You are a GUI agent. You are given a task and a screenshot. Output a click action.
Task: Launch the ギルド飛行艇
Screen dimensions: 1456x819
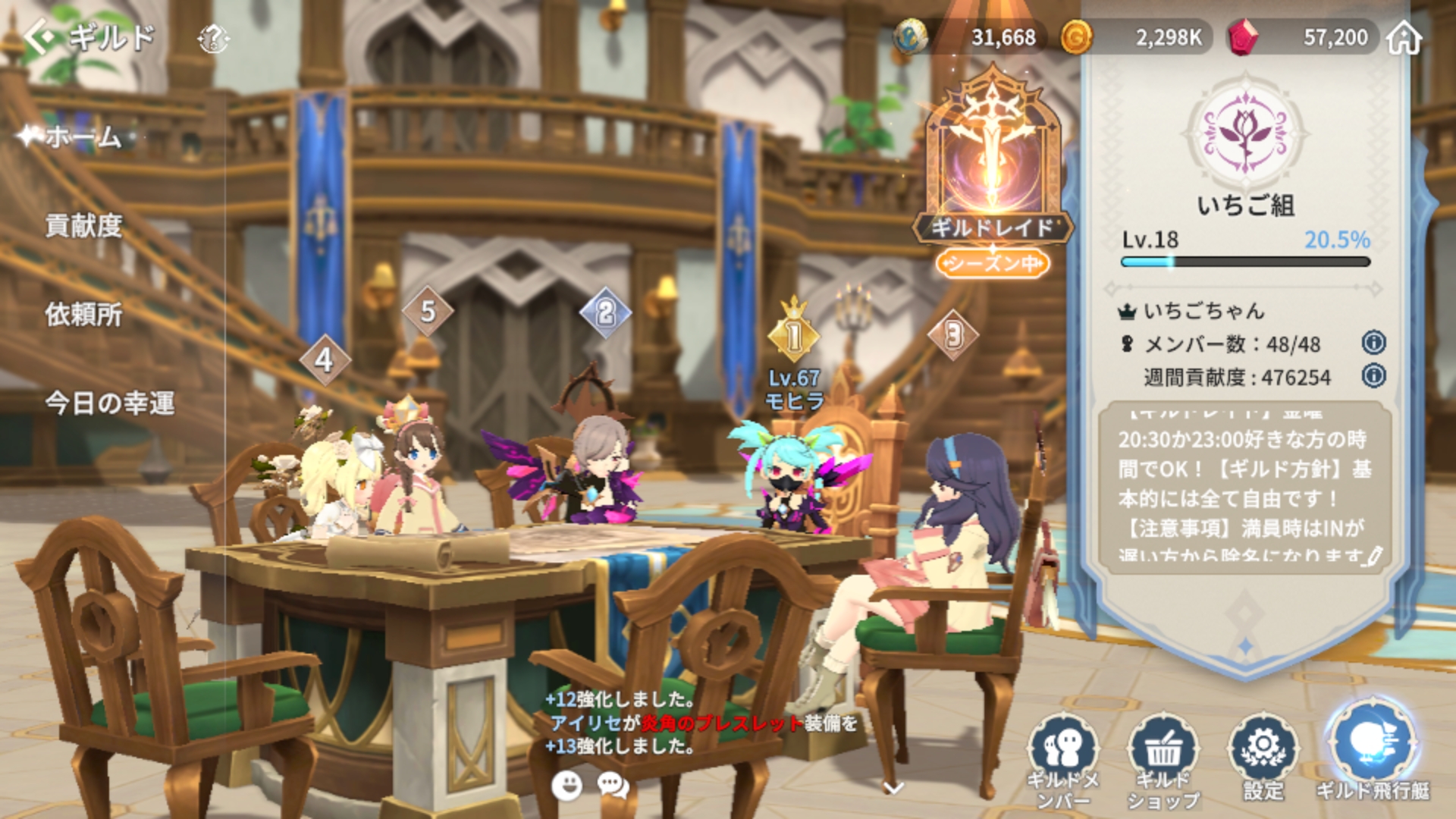(x=1373, y=751)
